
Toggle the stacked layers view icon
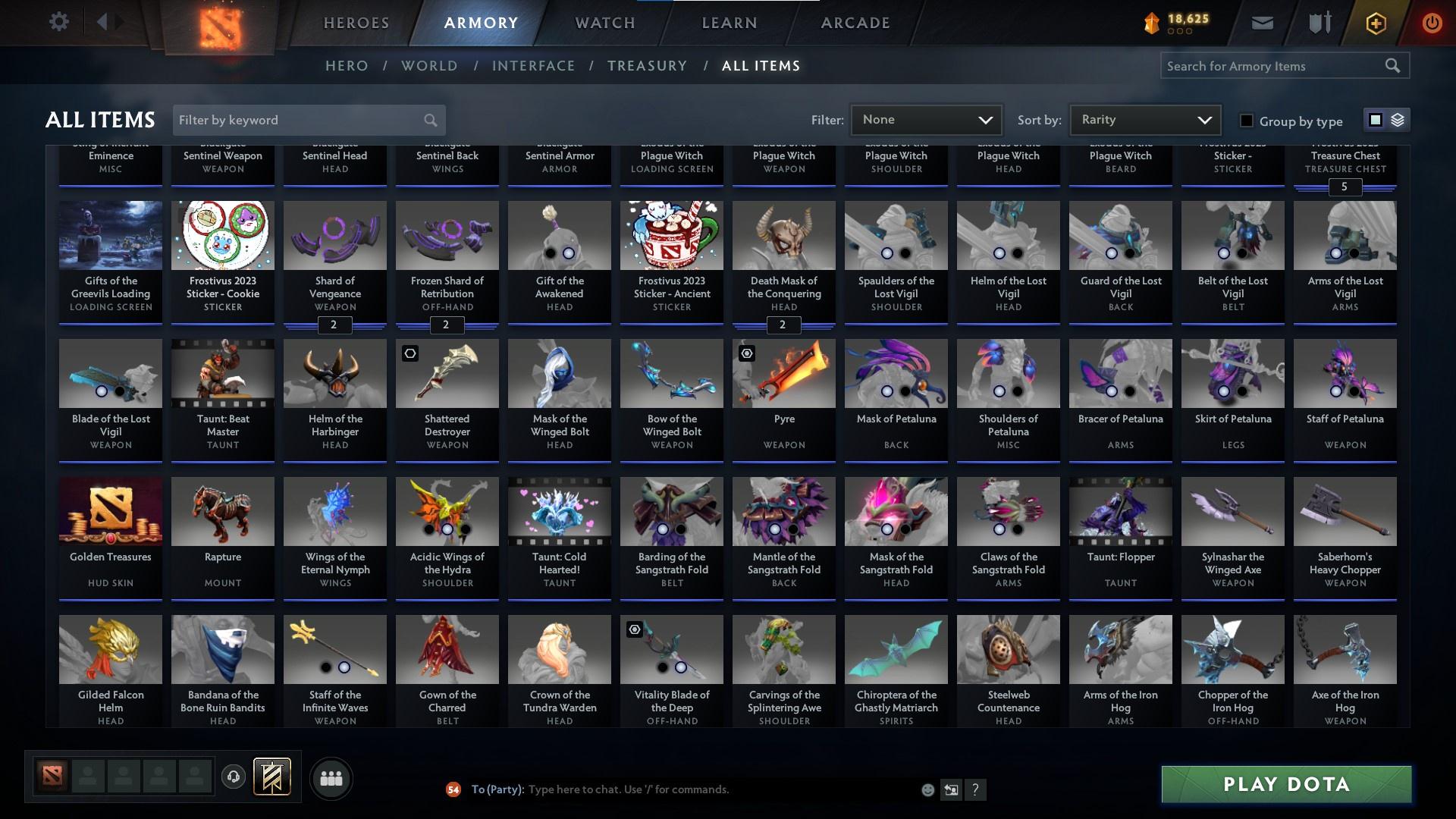tap(1398, 119)
